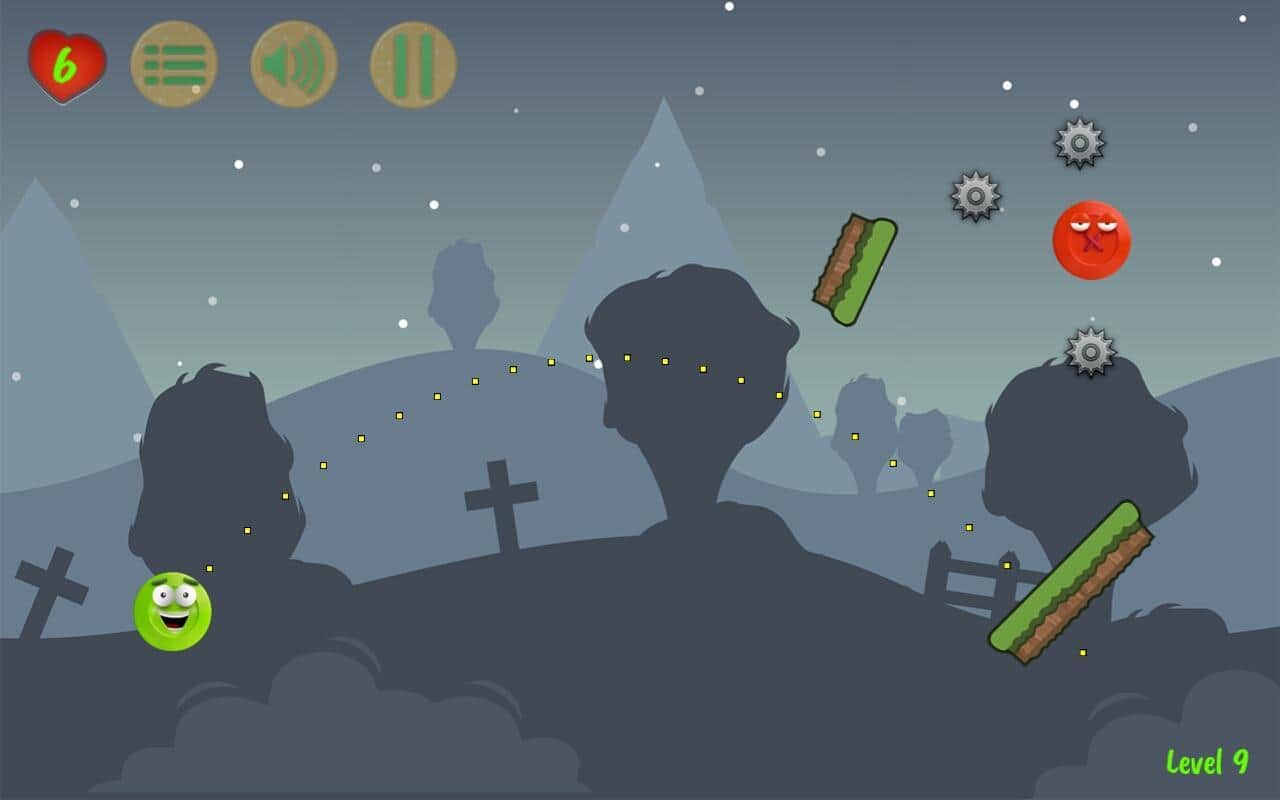Image resolution: width=1280 pixels, height=800 pixels.
Task: Toggle the sound speaker button
Action: pos(293,65)
